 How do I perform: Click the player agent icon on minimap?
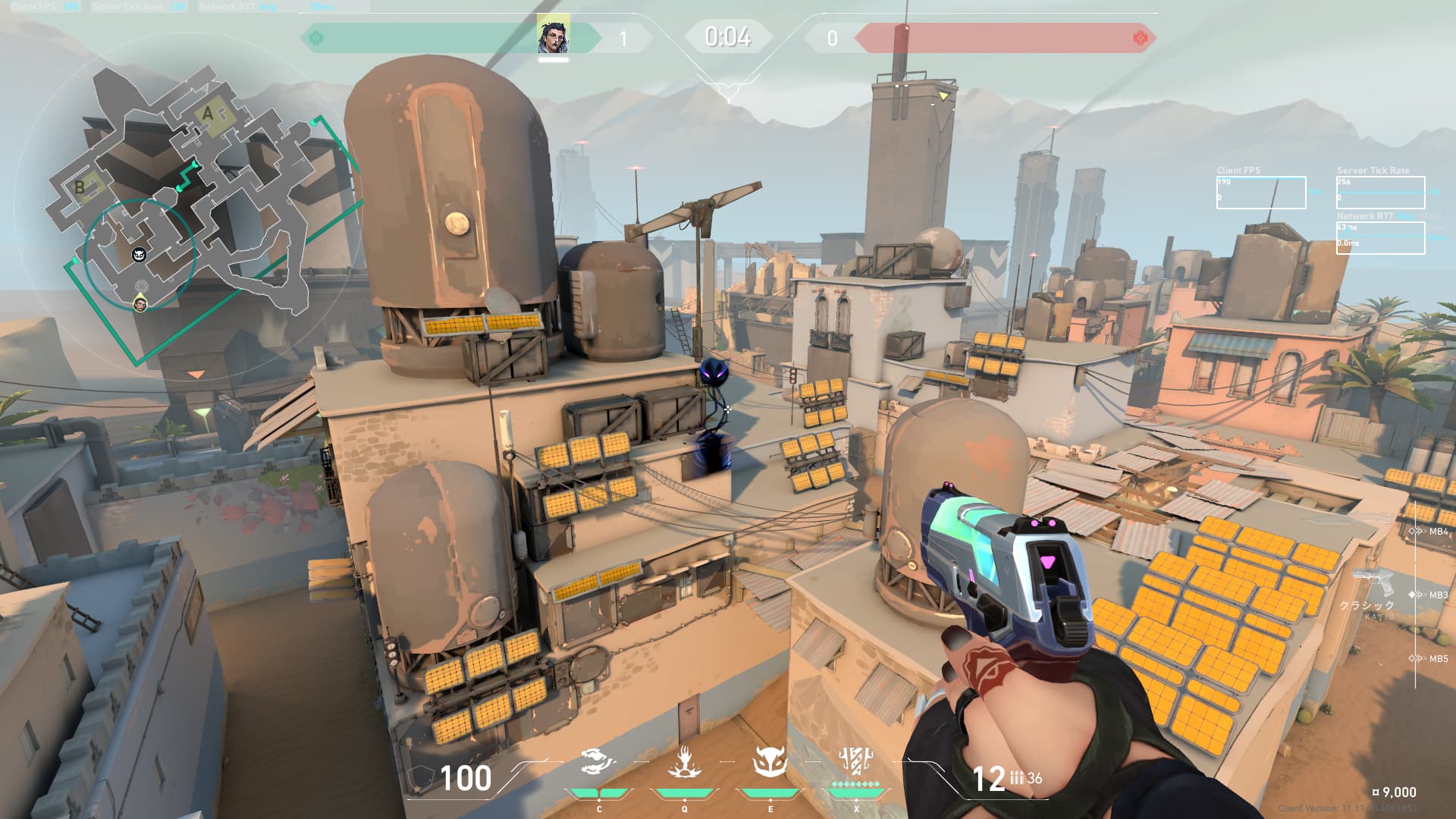pyautogui.click(x=140, y=303)
